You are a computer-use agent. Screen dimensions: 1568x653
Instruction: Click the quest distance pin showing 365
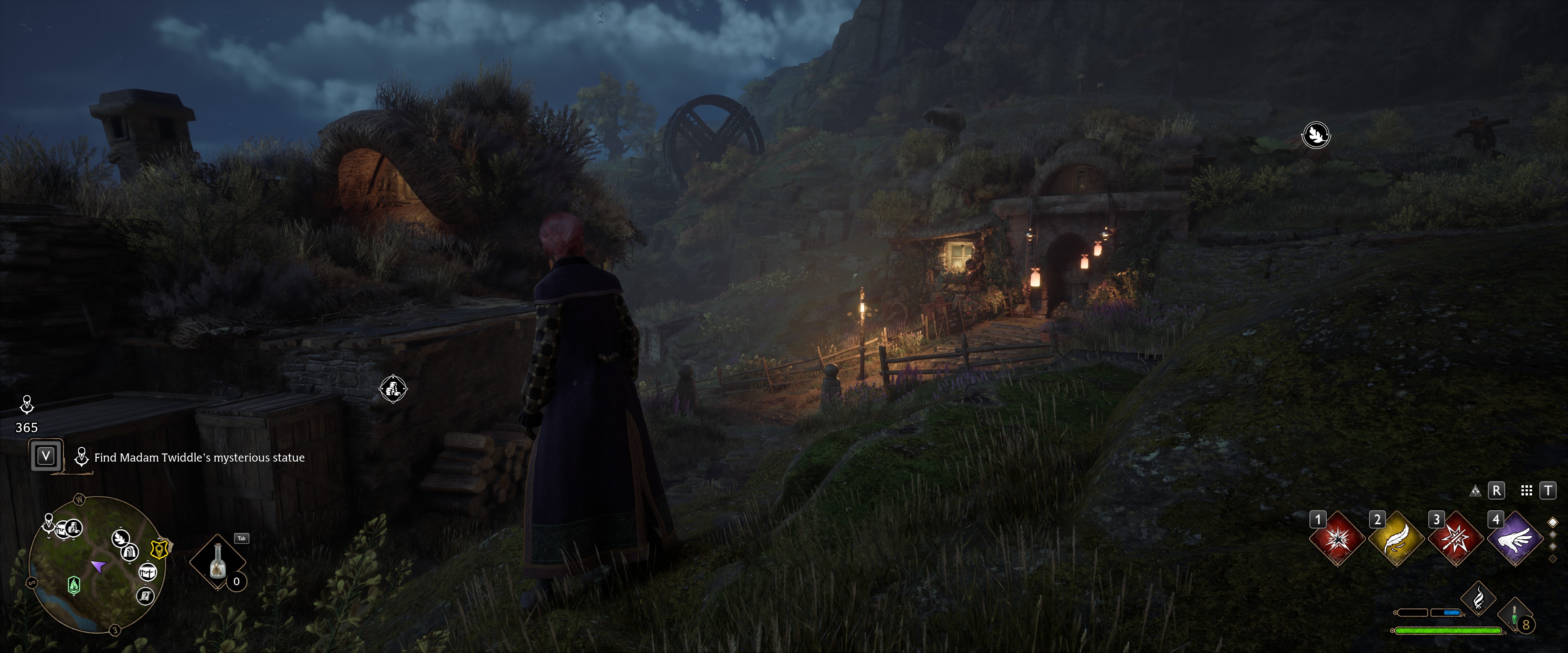tap(27, 414)
